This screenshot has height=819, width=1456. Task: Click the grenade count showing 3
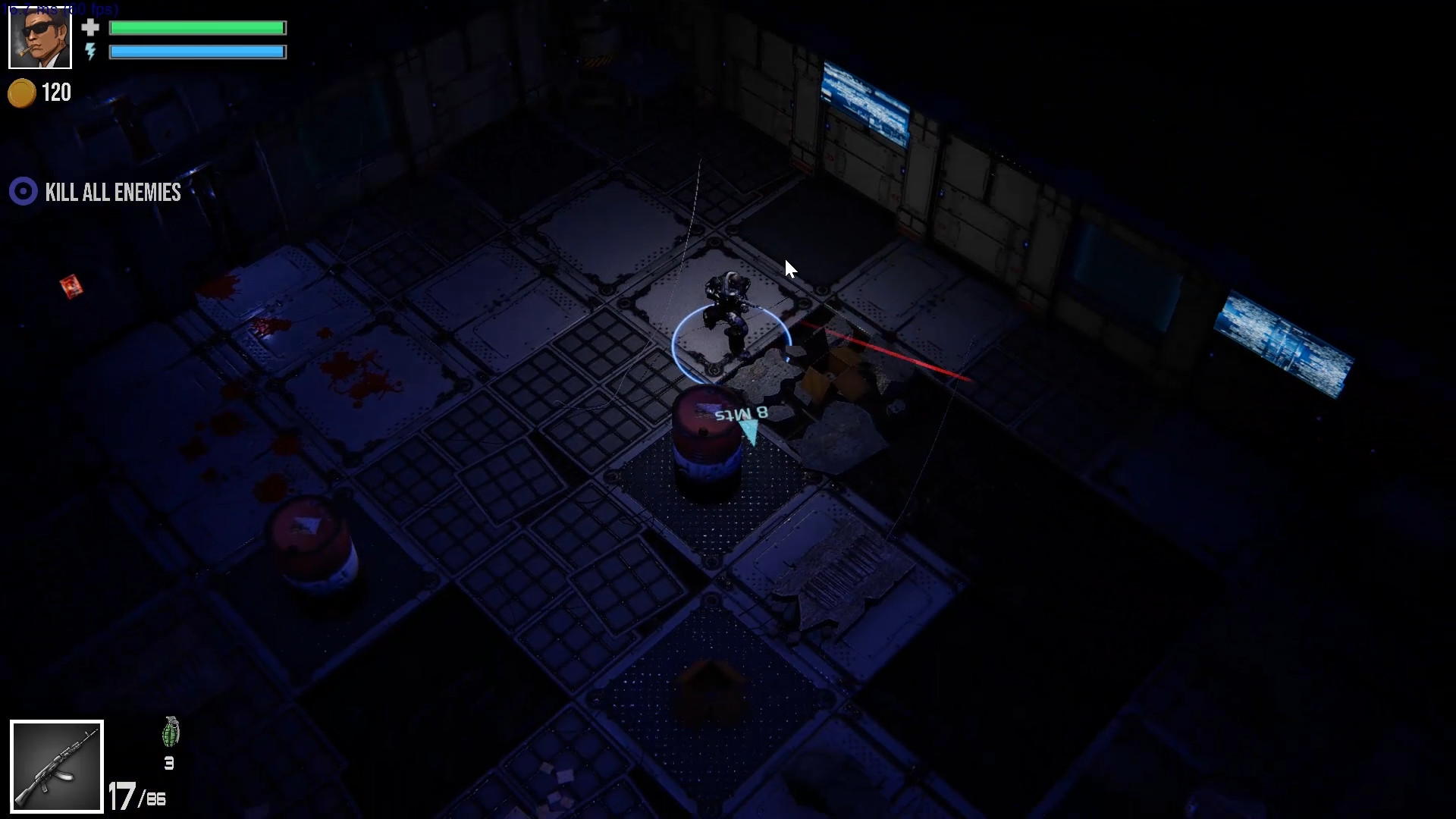(169, 764)
